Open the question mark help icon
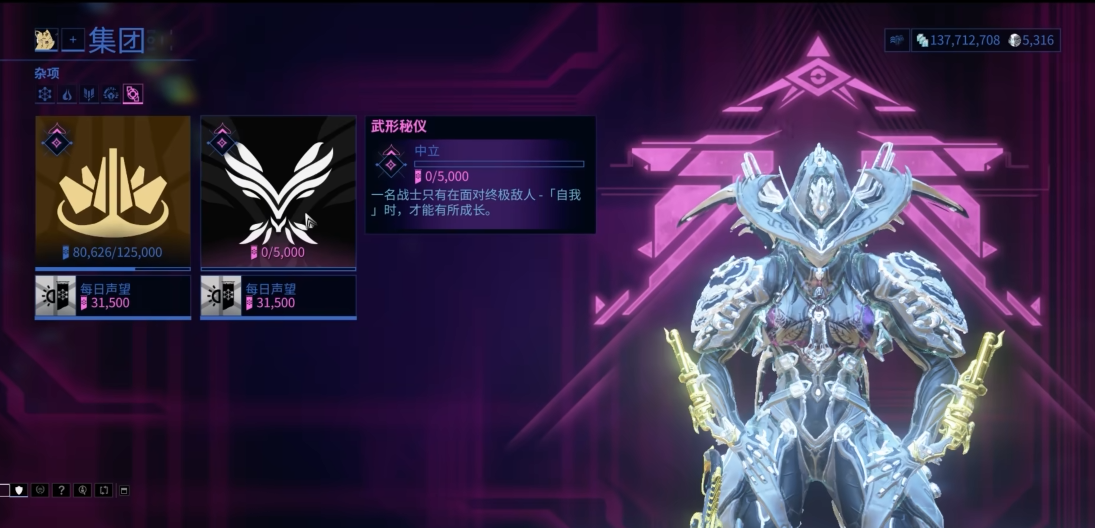The image size is (1095, 528). (61, 490)
